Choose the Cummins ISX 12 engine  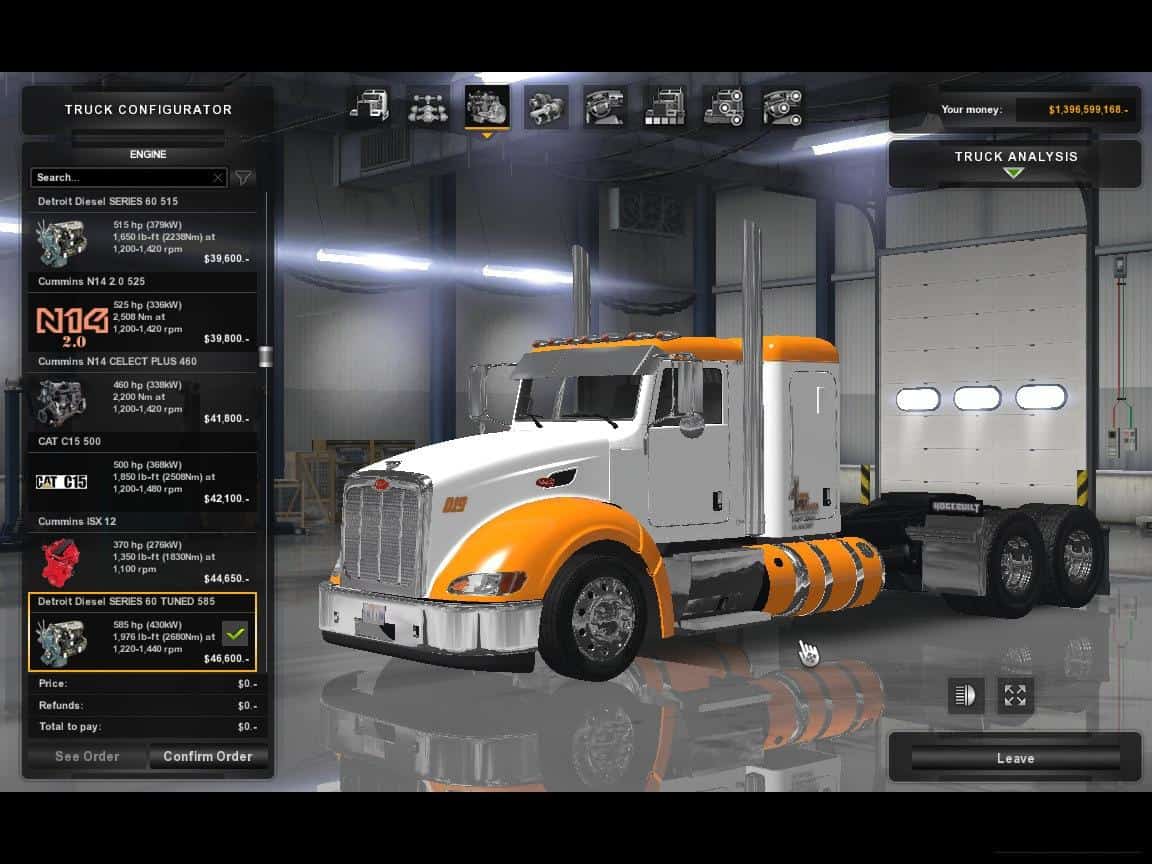tap(143, 560)
